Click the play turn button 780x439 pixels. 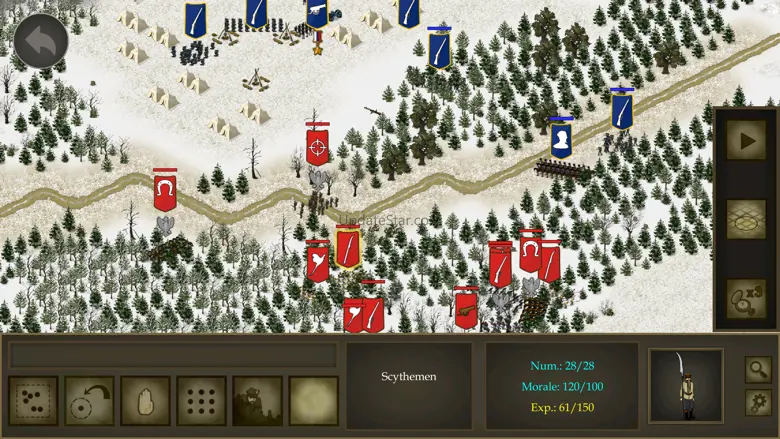pos(746,140)
